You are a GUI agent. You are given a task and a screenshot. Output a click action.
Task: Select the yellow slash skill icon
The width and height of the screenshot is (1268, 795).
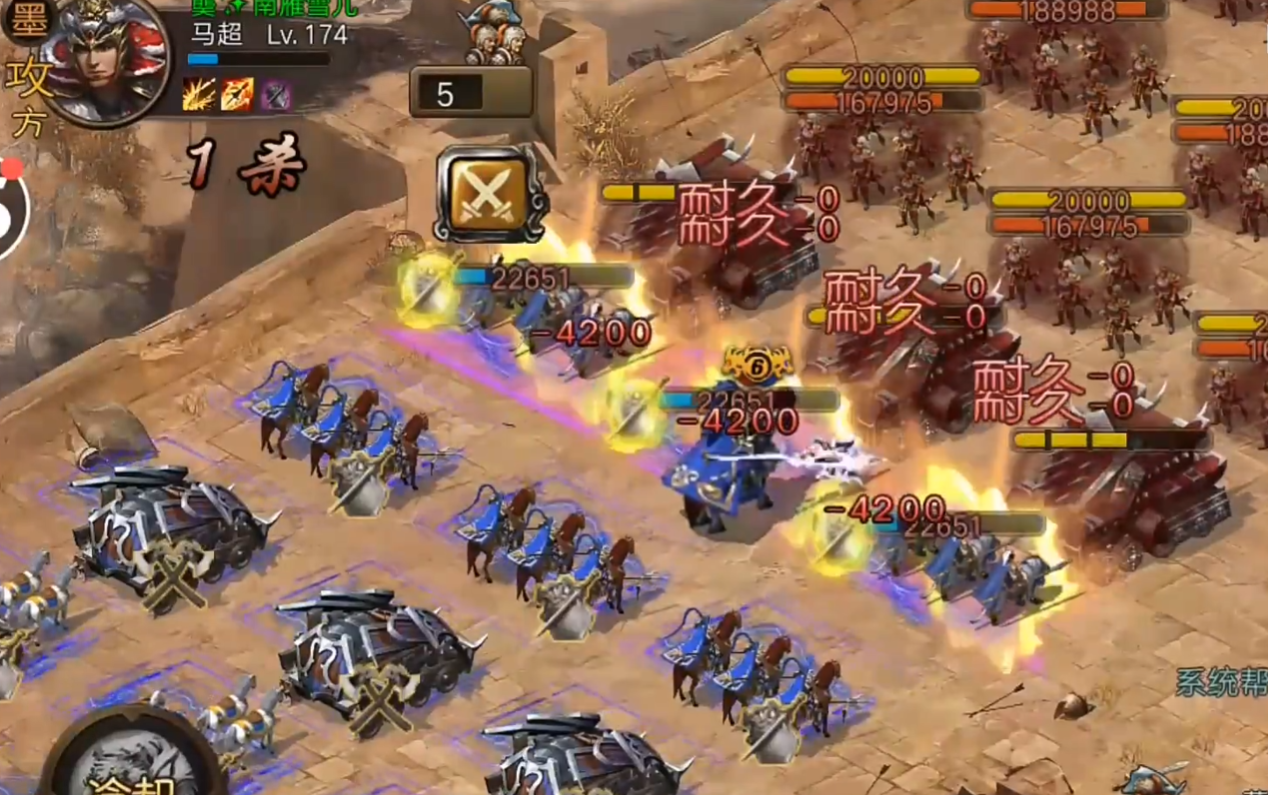click(196, 94)
